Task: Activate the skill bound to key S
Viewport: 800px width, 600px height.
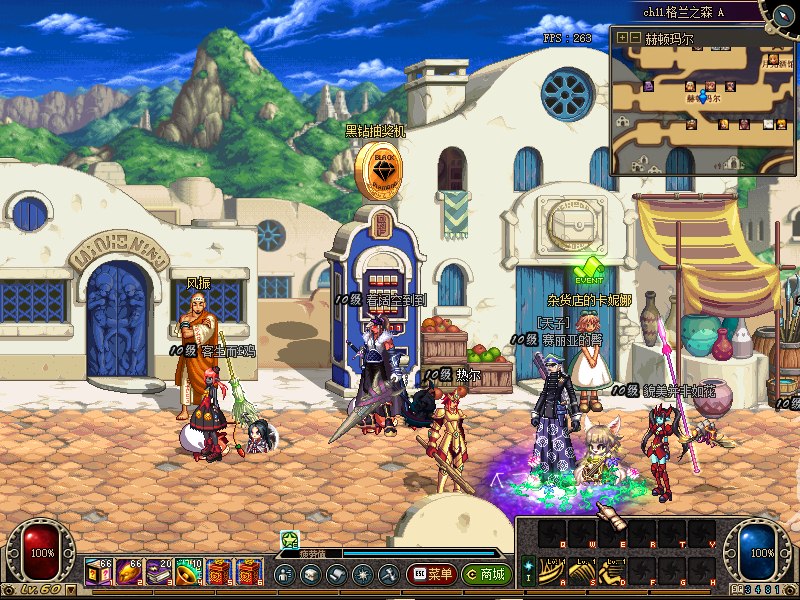Action: point(581,570)
